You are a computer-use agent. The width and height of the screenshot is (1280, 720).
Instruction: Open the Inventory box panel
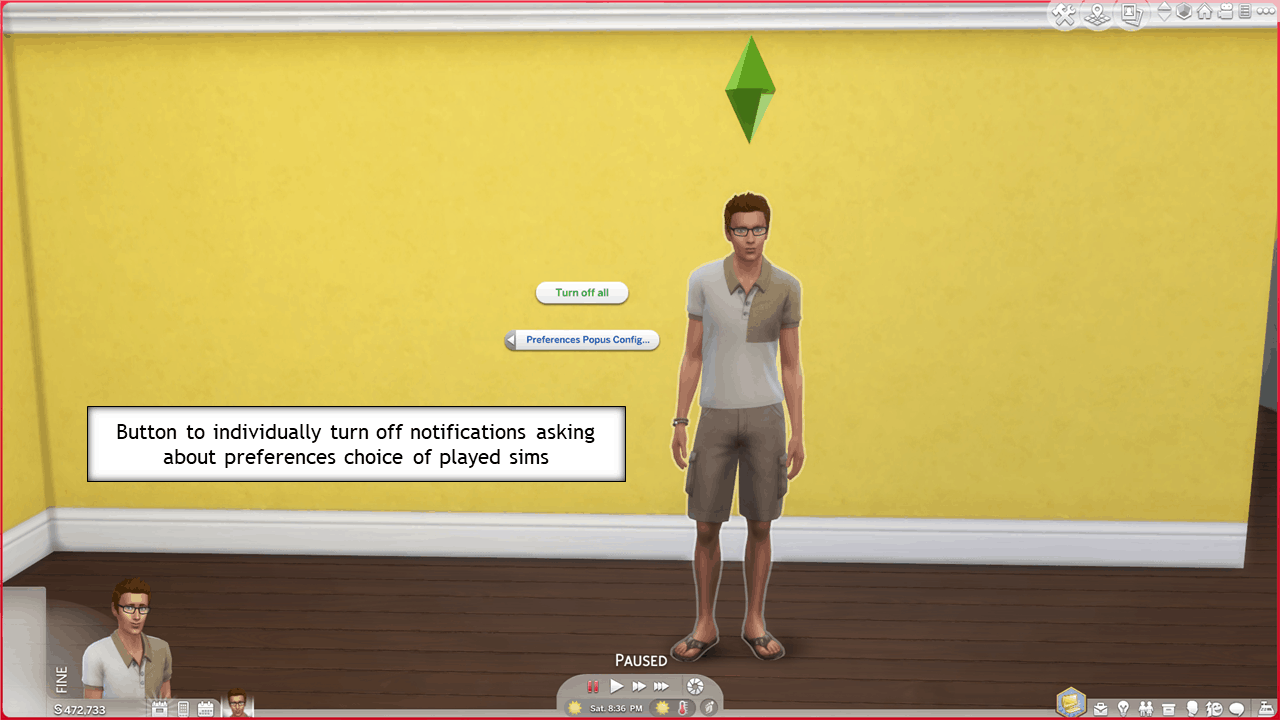pyautogui.click(x=1168, y=709)
